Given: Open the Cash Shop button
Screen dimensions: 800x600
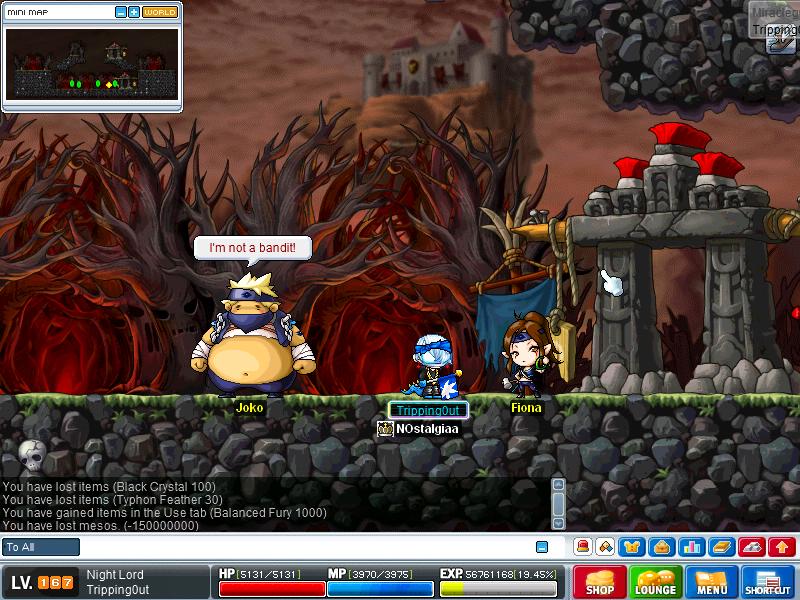Looking at the screenshot, I should [x=600, y=582].
